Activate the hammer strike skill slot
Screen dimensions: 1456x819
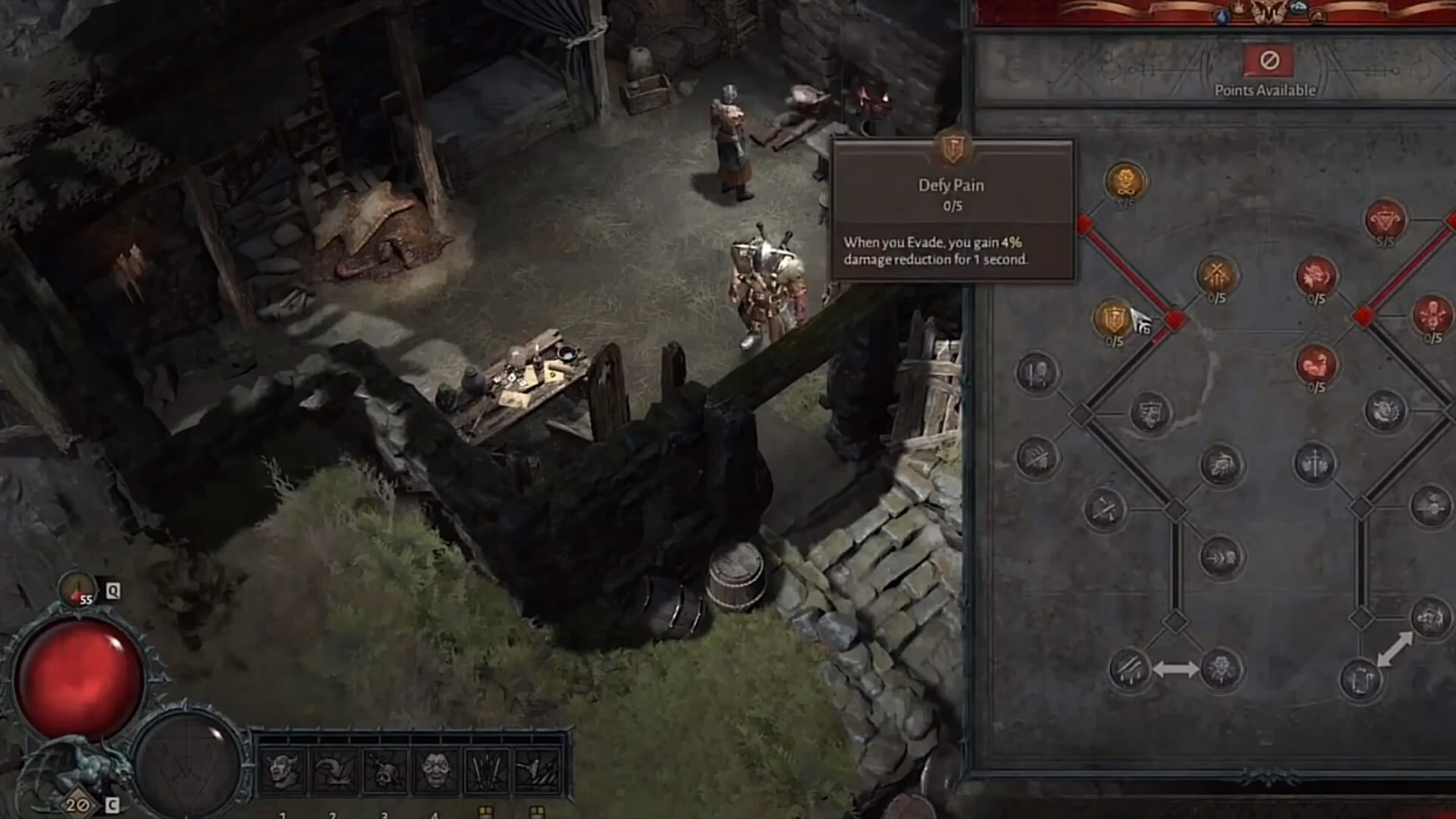tap(538, 771)
